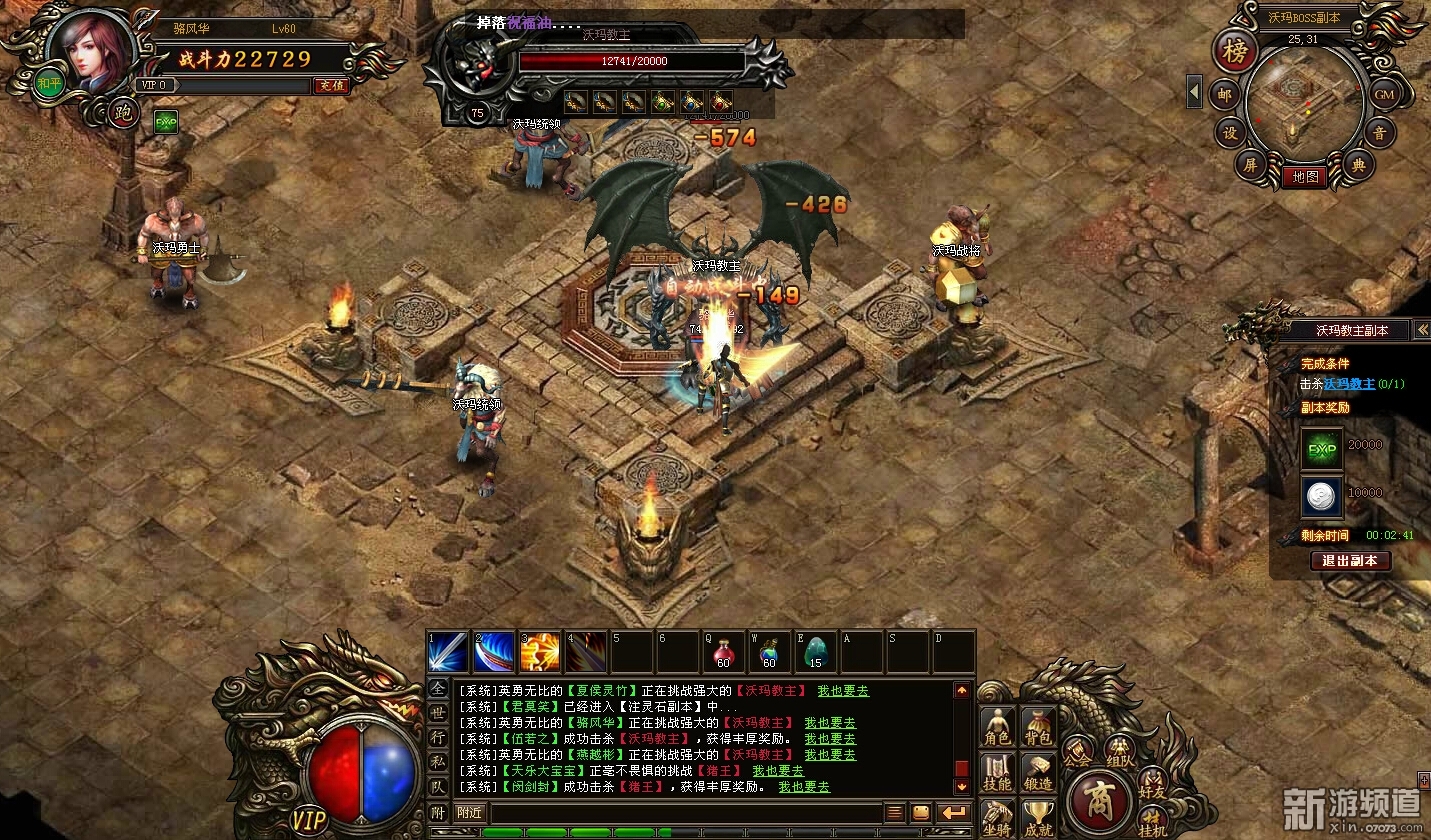Screen dimensions: 1431x840
Task: Open the round 商 shop button
Action: (x=1098, y=801)
